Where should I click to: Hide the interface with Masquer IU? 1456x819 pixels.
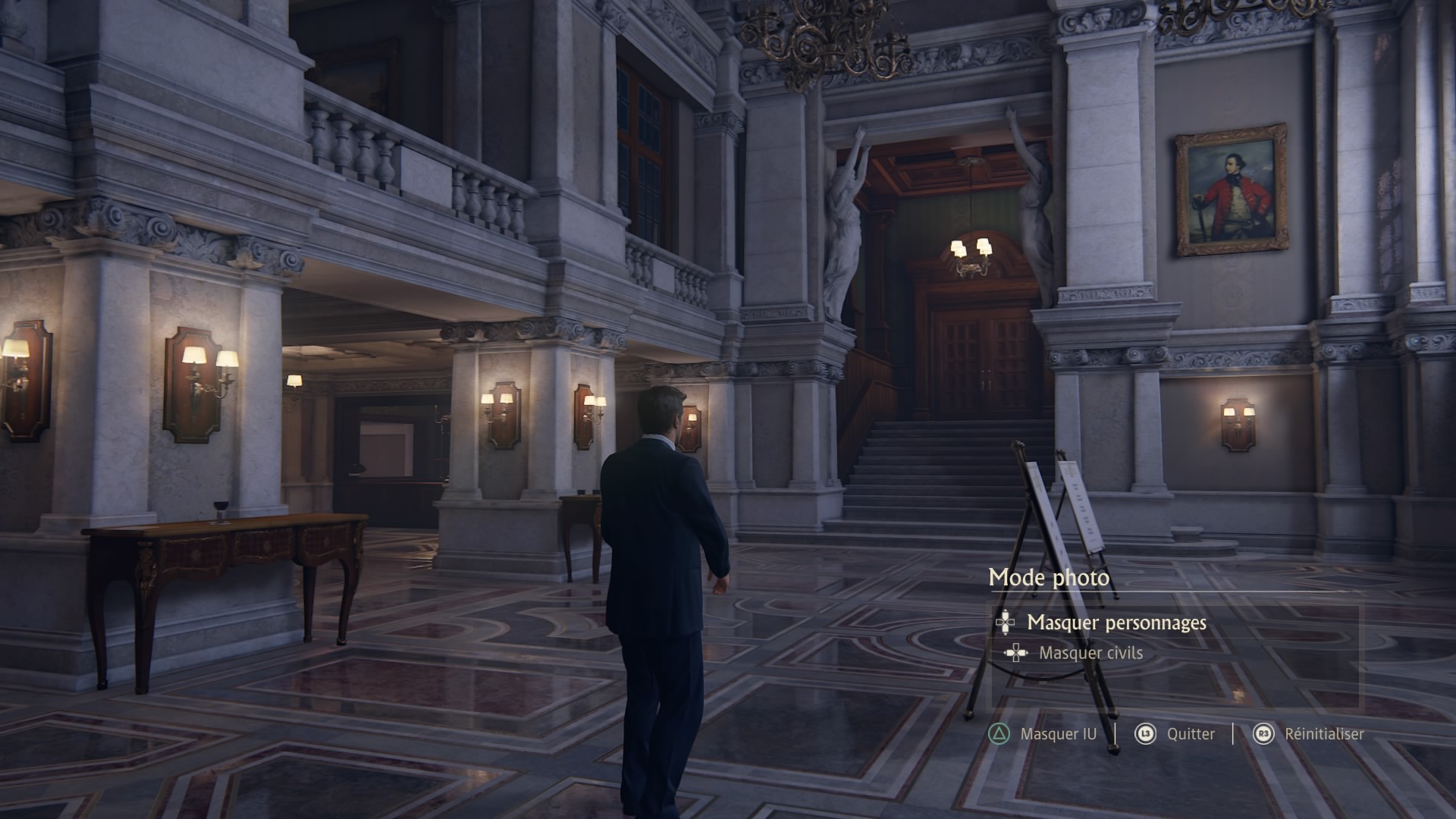point(1057,734)
